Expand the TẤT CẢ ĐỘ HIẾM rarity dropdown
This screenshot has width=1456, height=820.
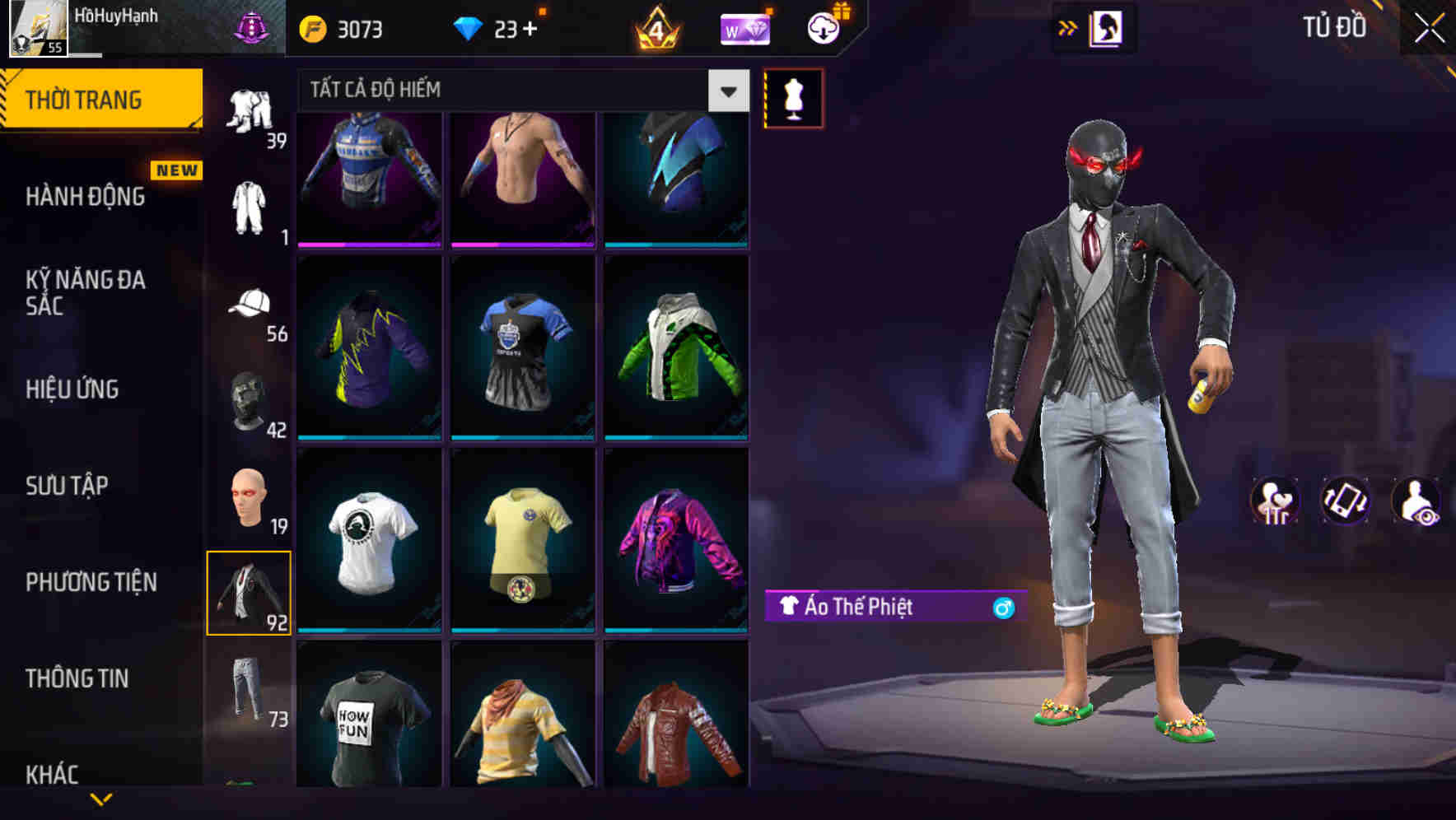pyautogui.click(x=726, y=91)
